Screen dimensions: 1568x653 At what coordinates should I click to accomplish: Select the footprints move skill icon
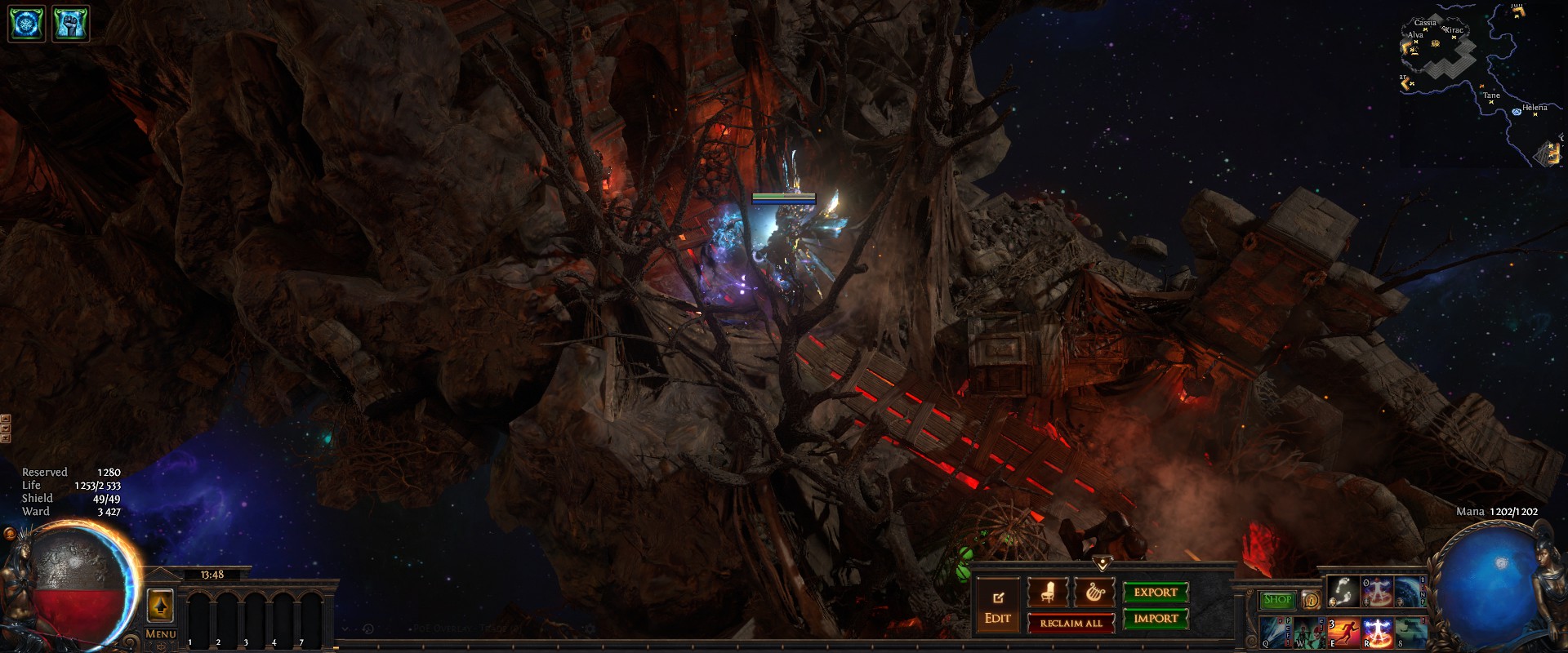(1343, 592)
